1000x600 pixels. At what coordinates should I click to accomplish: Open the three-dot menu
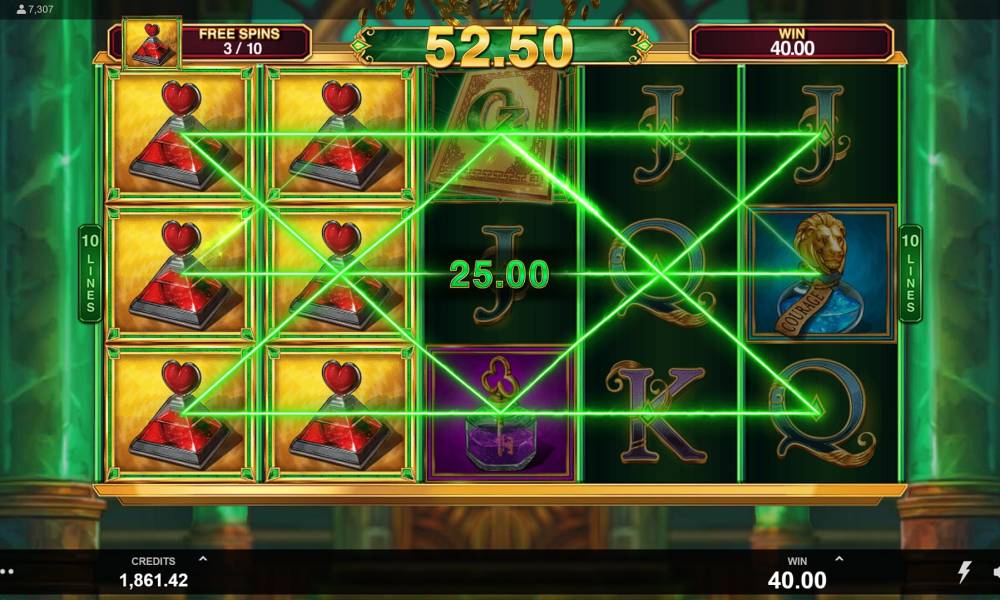coord(6,573)
